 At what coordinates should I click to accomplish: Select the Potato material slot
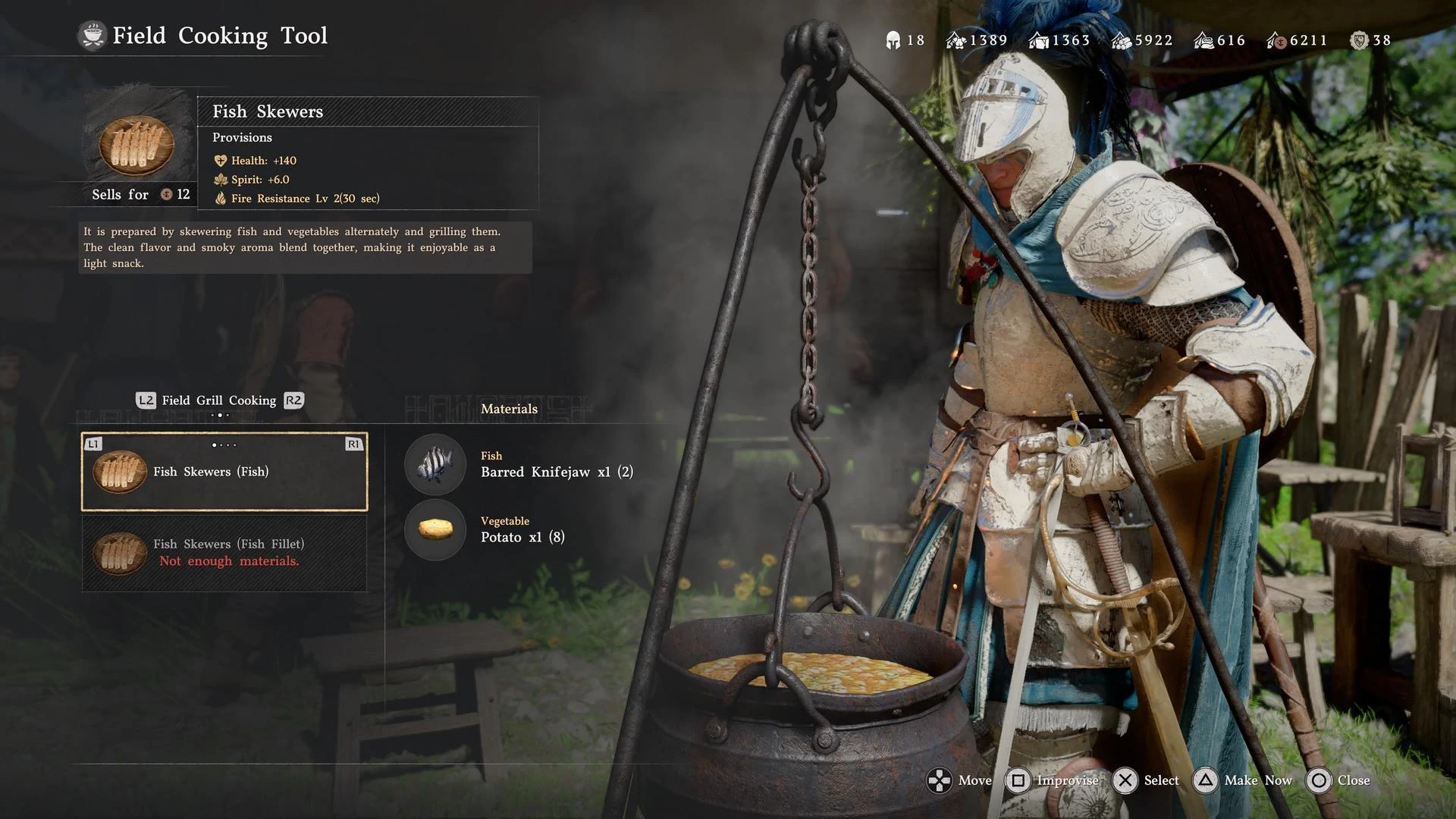click(435, 529)
